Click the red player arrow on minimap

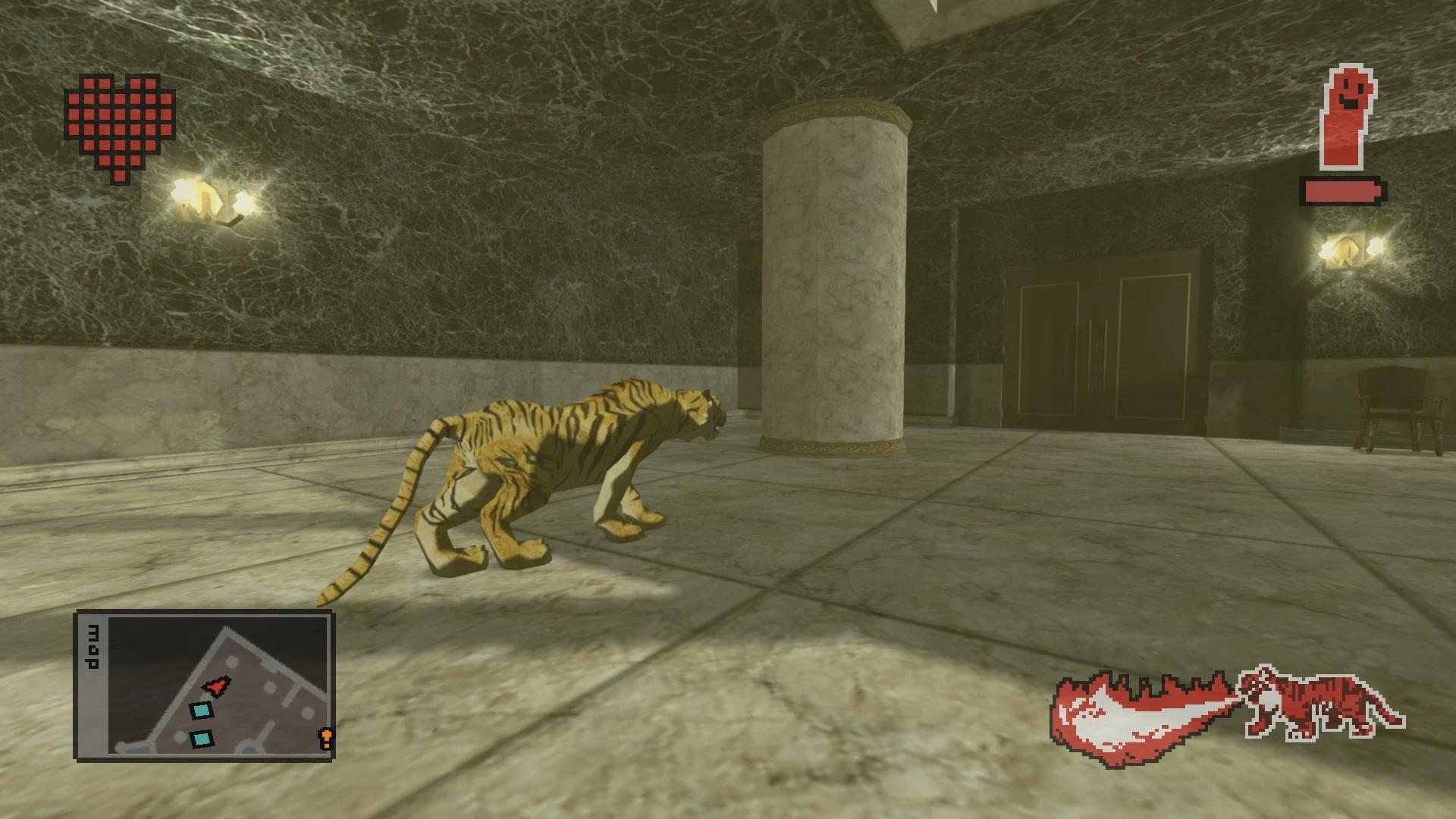click(x=217, y=686)
